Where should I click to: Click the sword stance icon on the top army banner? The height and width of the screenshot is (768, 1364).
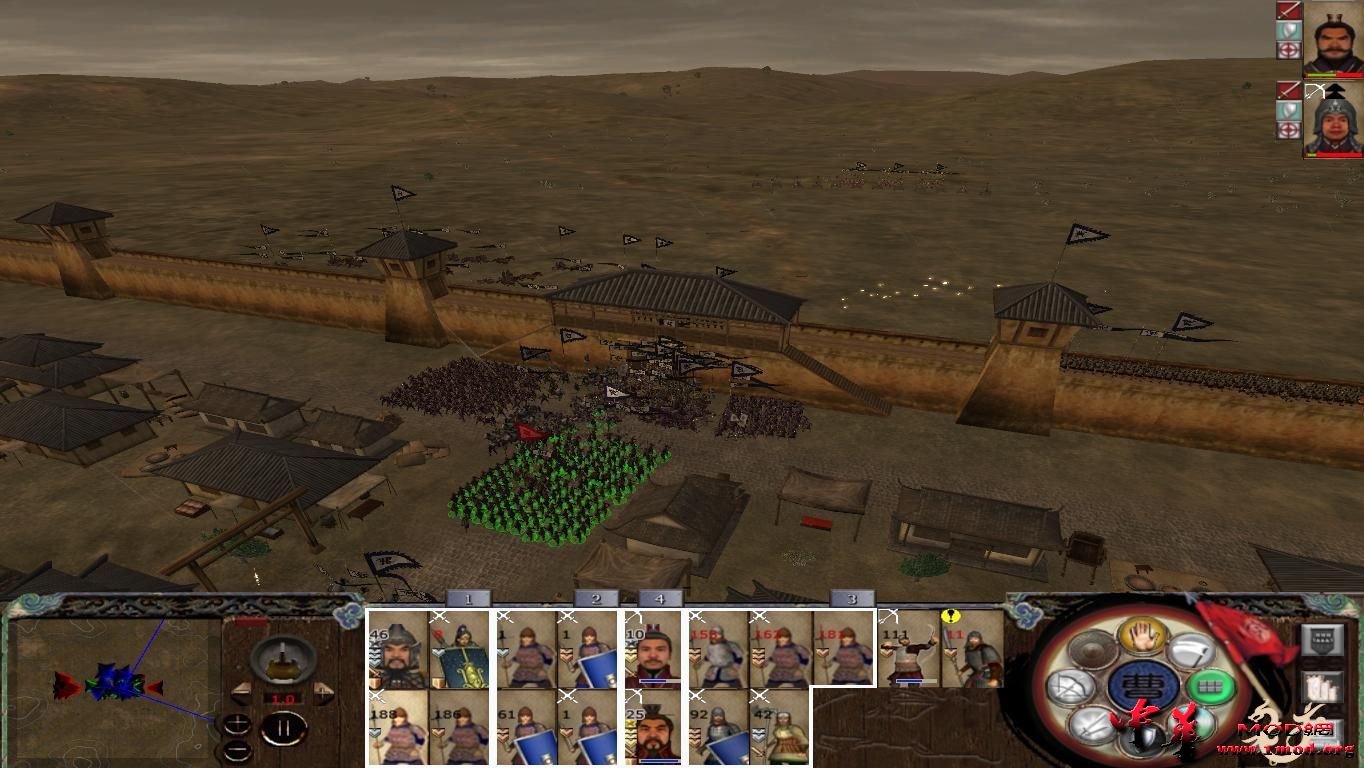(1290, 9)
